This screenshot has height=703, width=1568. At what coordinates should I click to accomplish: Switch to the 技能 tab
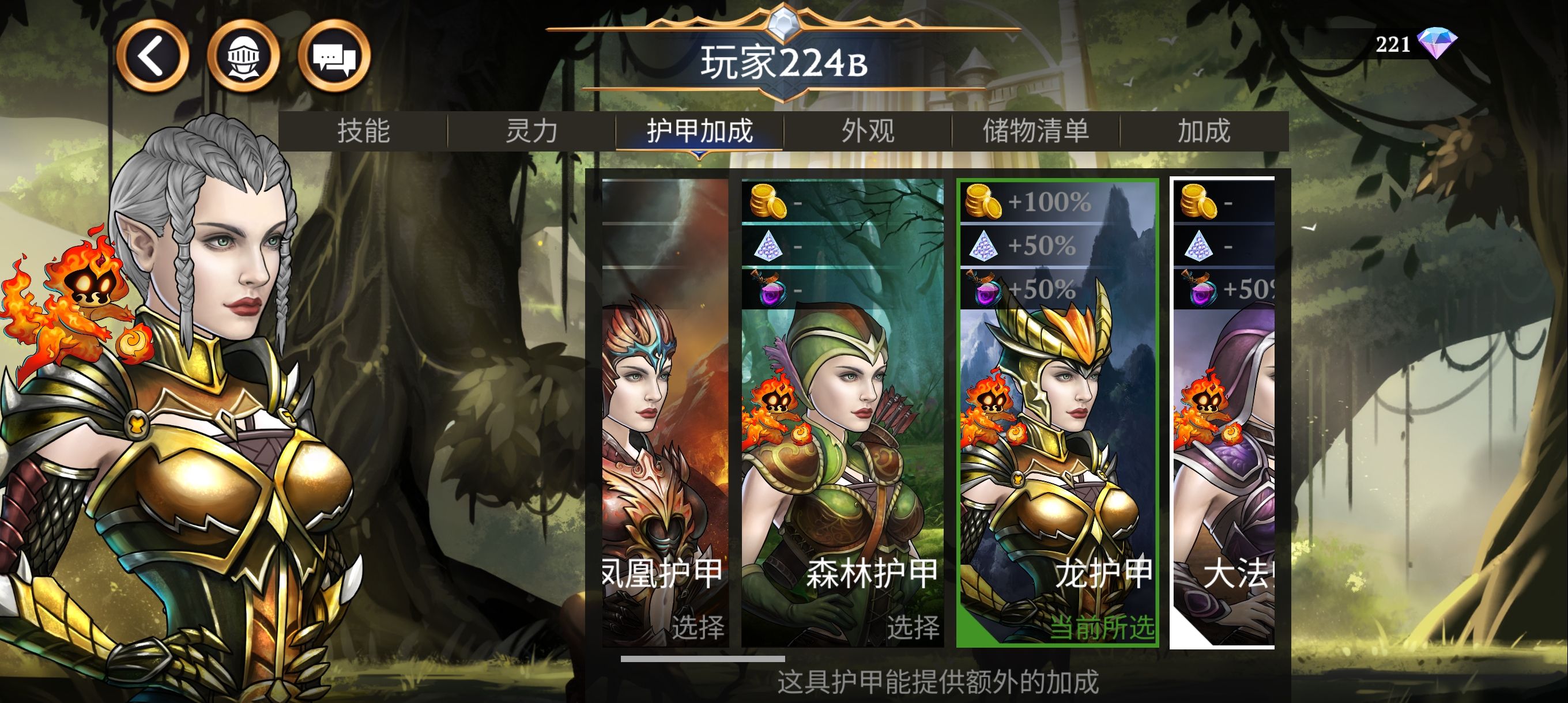363,131
